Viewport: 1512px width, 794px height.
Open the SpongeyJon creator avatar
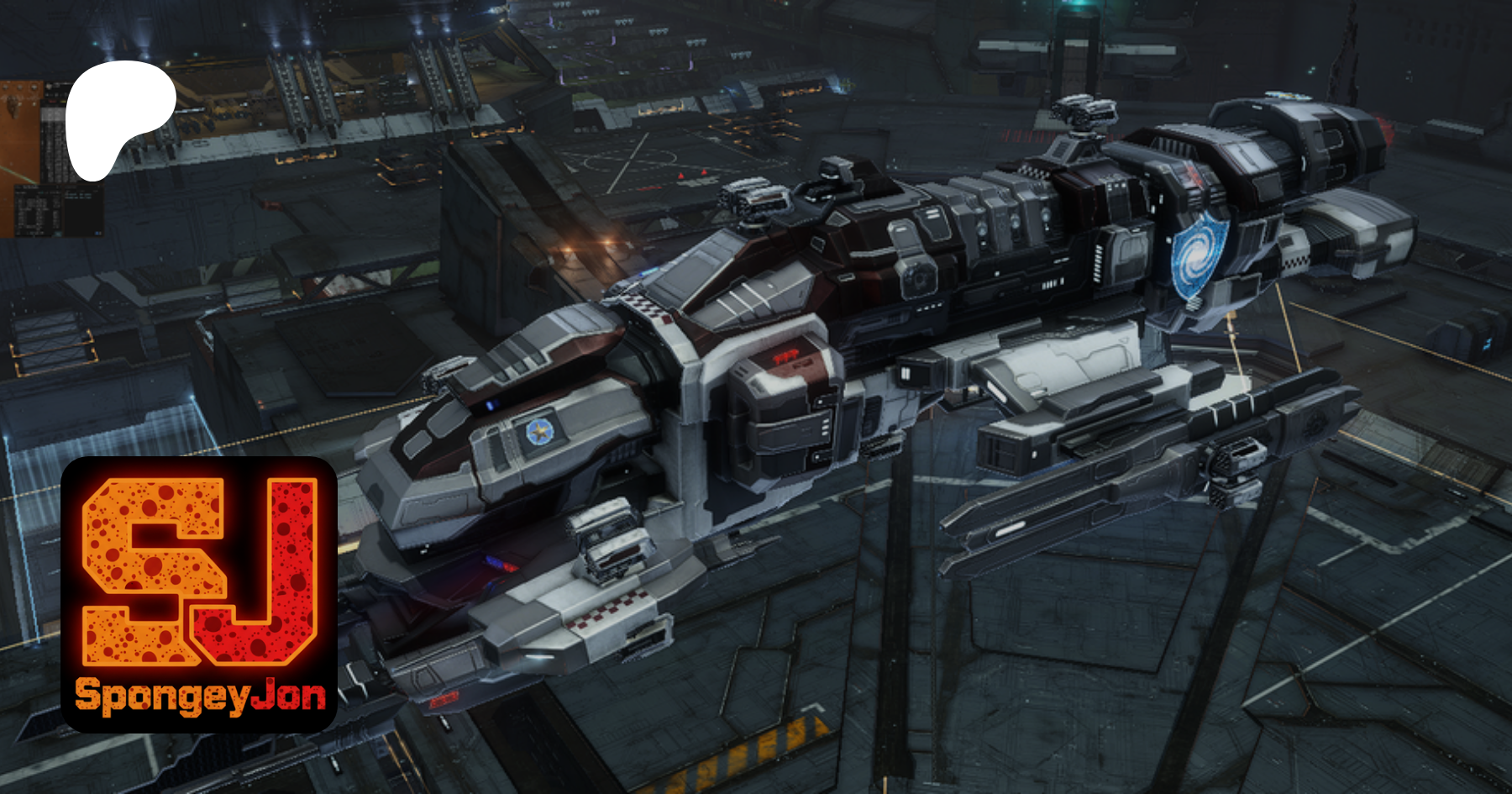[x=199, y=594]
